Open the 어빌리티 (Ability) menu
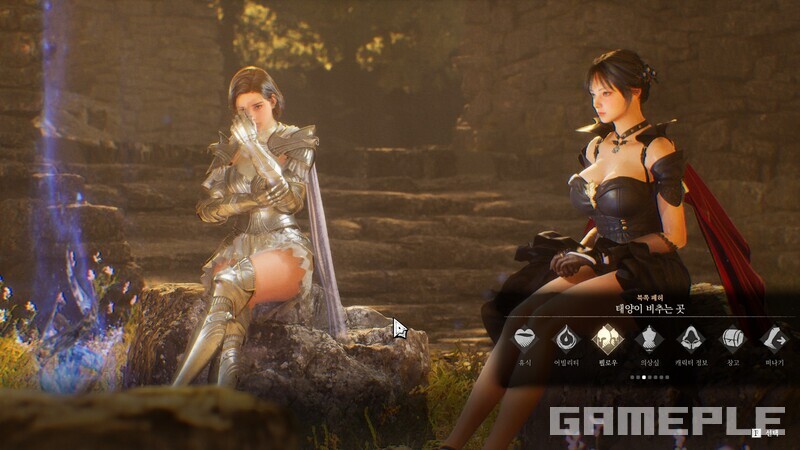The height and width of the screenshot is (450, 800). tap(566, 338)
